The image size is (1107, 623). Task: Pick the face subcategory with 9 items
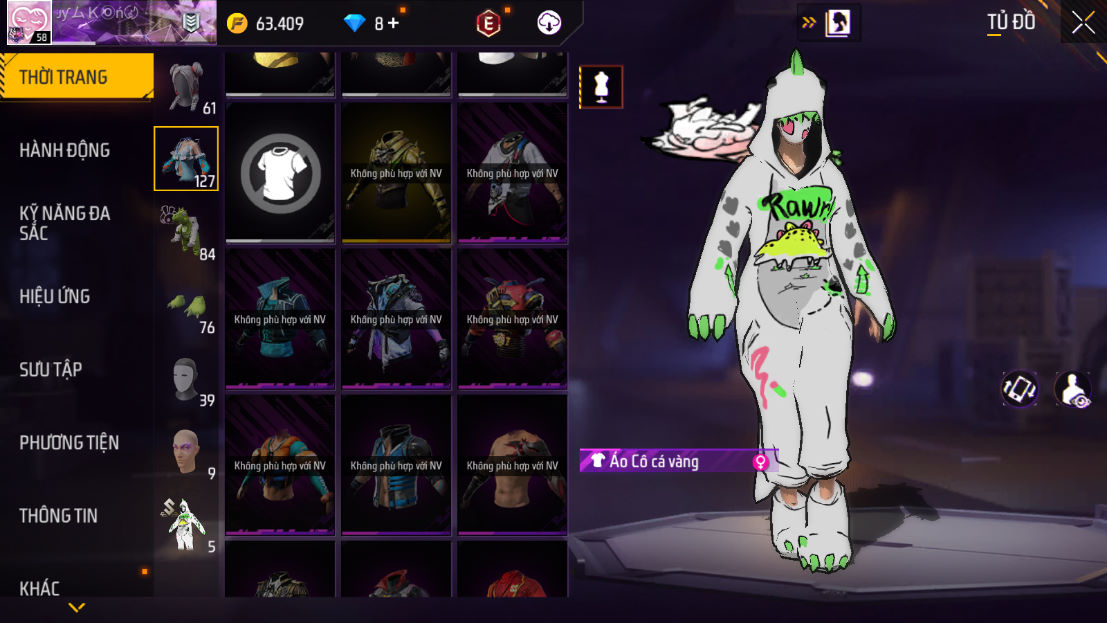pos(186,450)
